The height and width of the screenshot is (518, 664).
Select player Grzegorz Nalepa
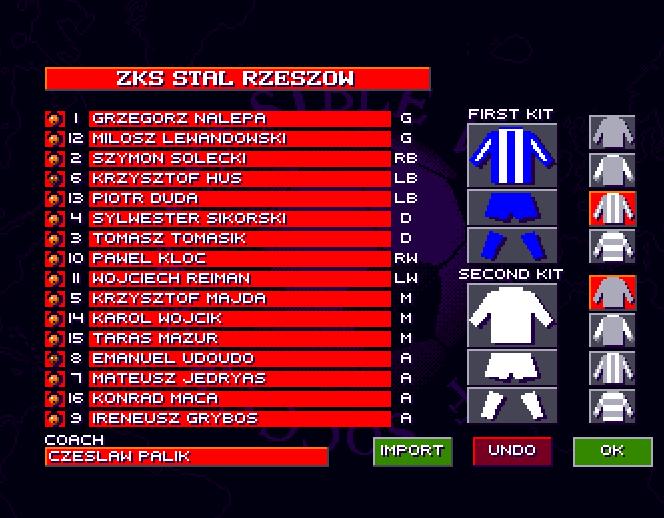(239, 118)
